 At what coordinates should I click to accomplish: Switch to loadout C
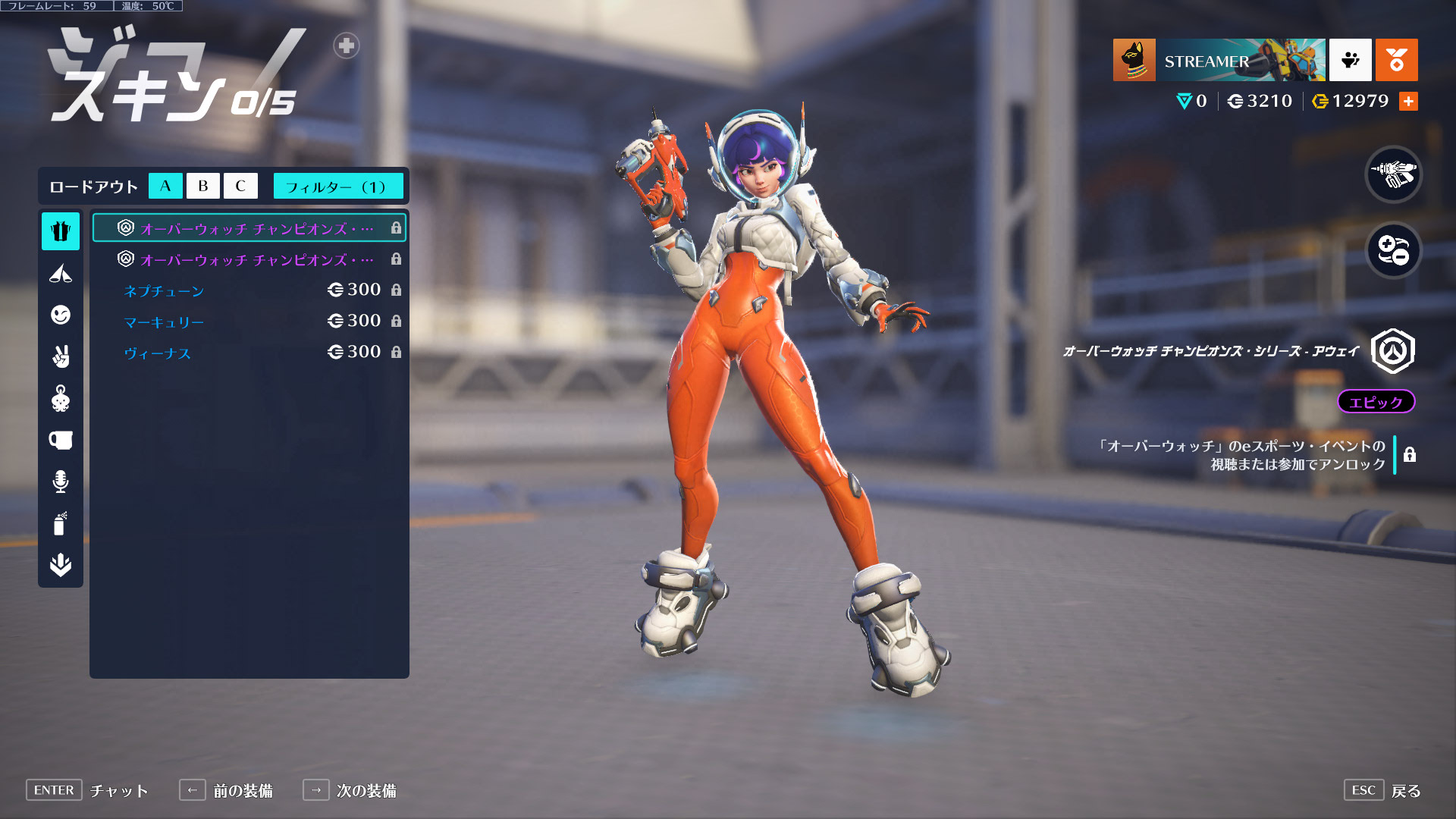240,186
